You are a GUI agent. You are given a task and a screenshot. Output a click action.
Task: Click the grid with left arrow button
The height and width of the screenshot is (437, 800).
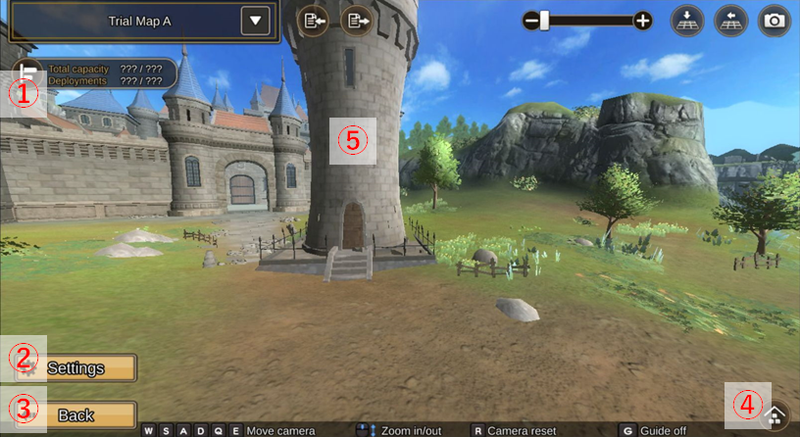pos(731,20)
